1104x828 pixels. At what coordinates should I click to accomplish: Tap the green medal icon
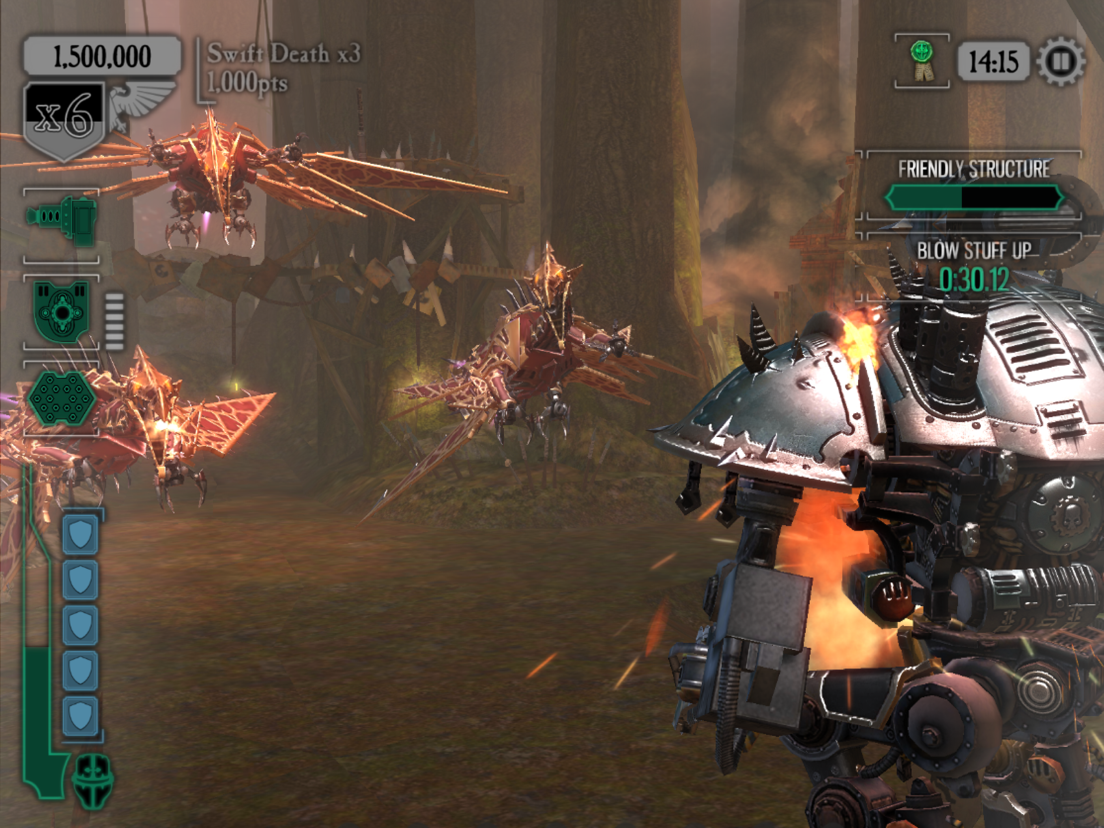pos(921,60)
